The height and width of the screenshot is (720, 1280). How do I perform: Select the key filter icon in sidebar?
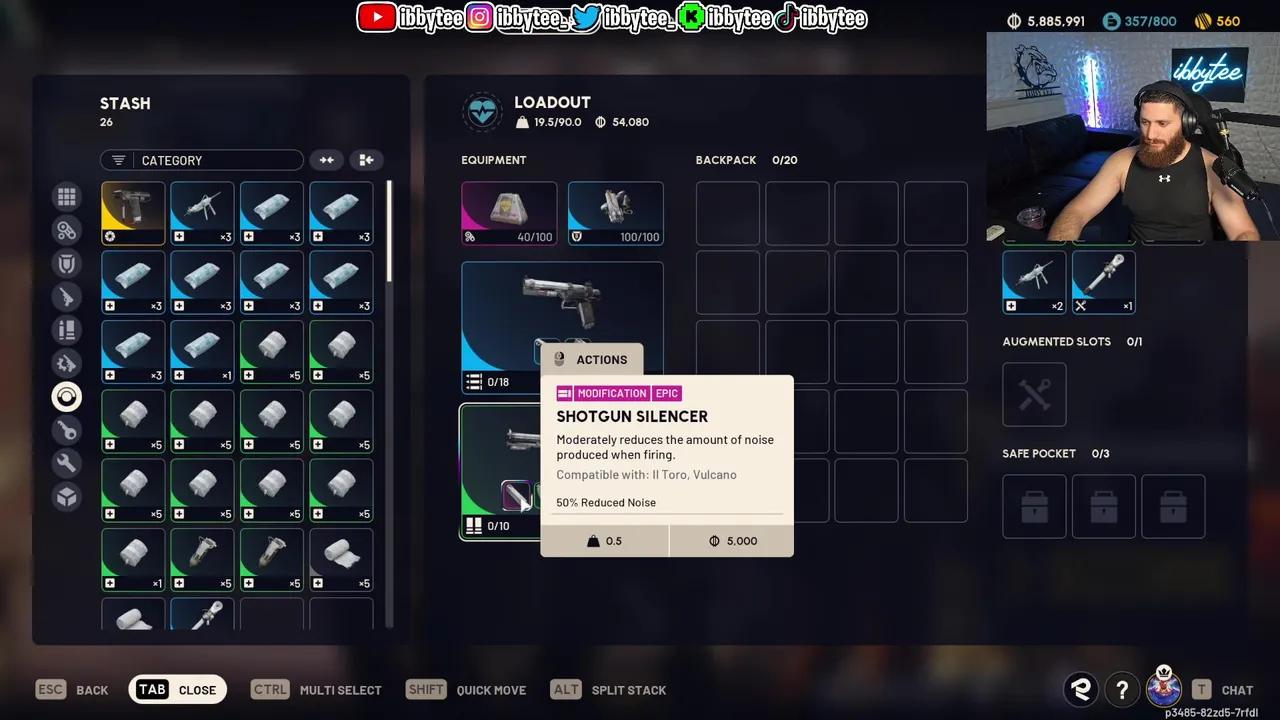click(66, 430)
